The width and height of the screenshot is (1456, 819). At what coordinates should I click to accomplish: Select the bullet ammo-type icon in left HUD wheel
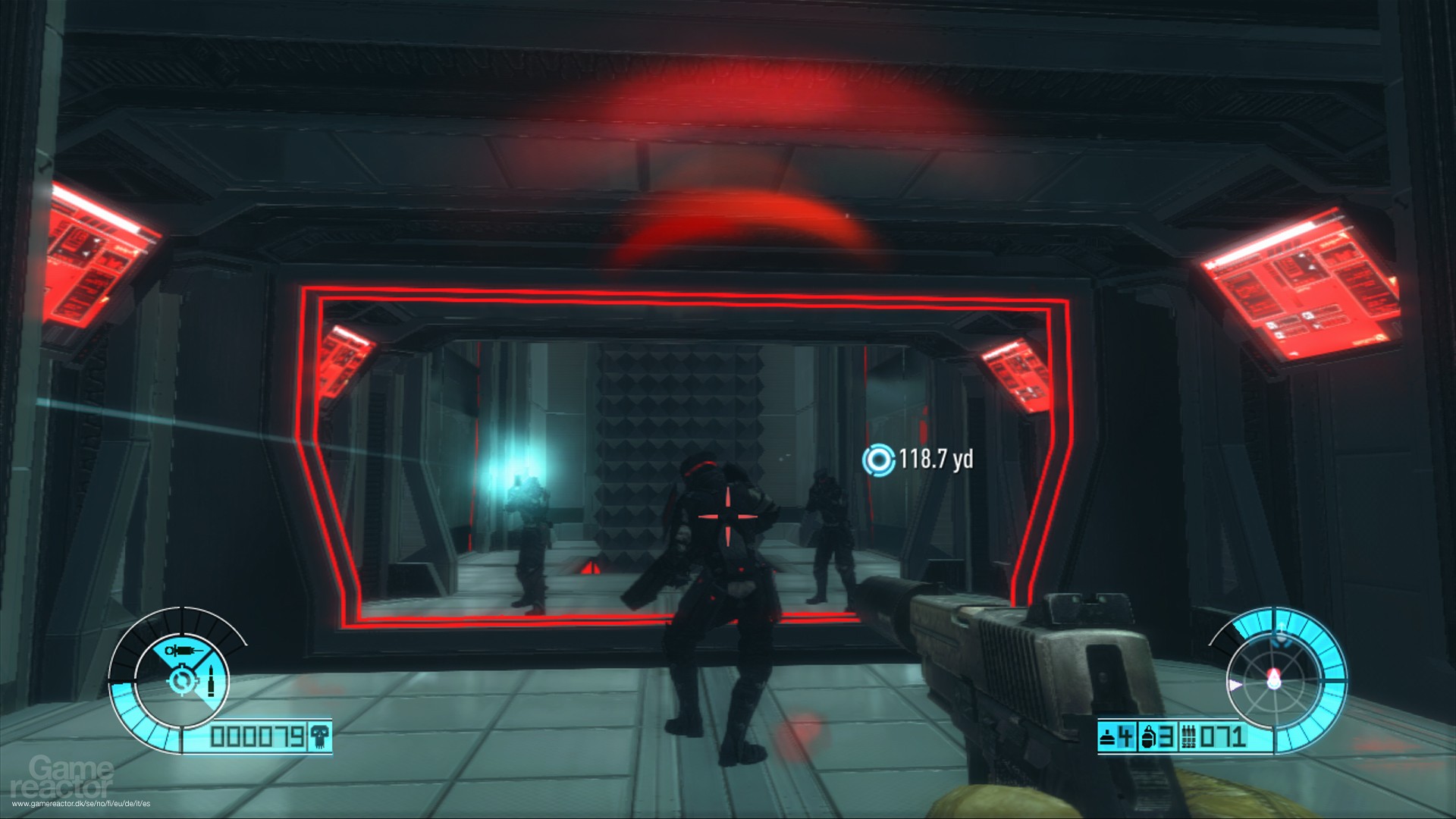[211, 680]
